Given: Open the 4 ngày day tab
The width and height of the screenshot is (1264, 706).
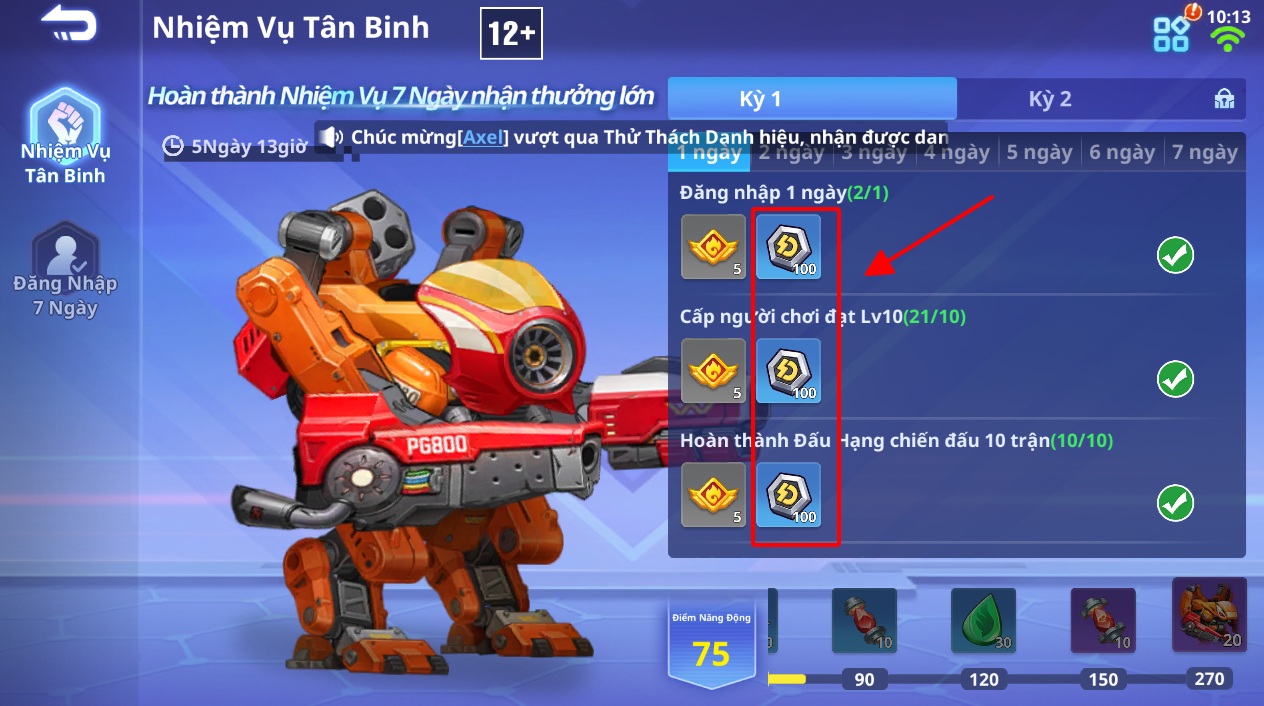Looking at the screenshot, I should point(956,153).
